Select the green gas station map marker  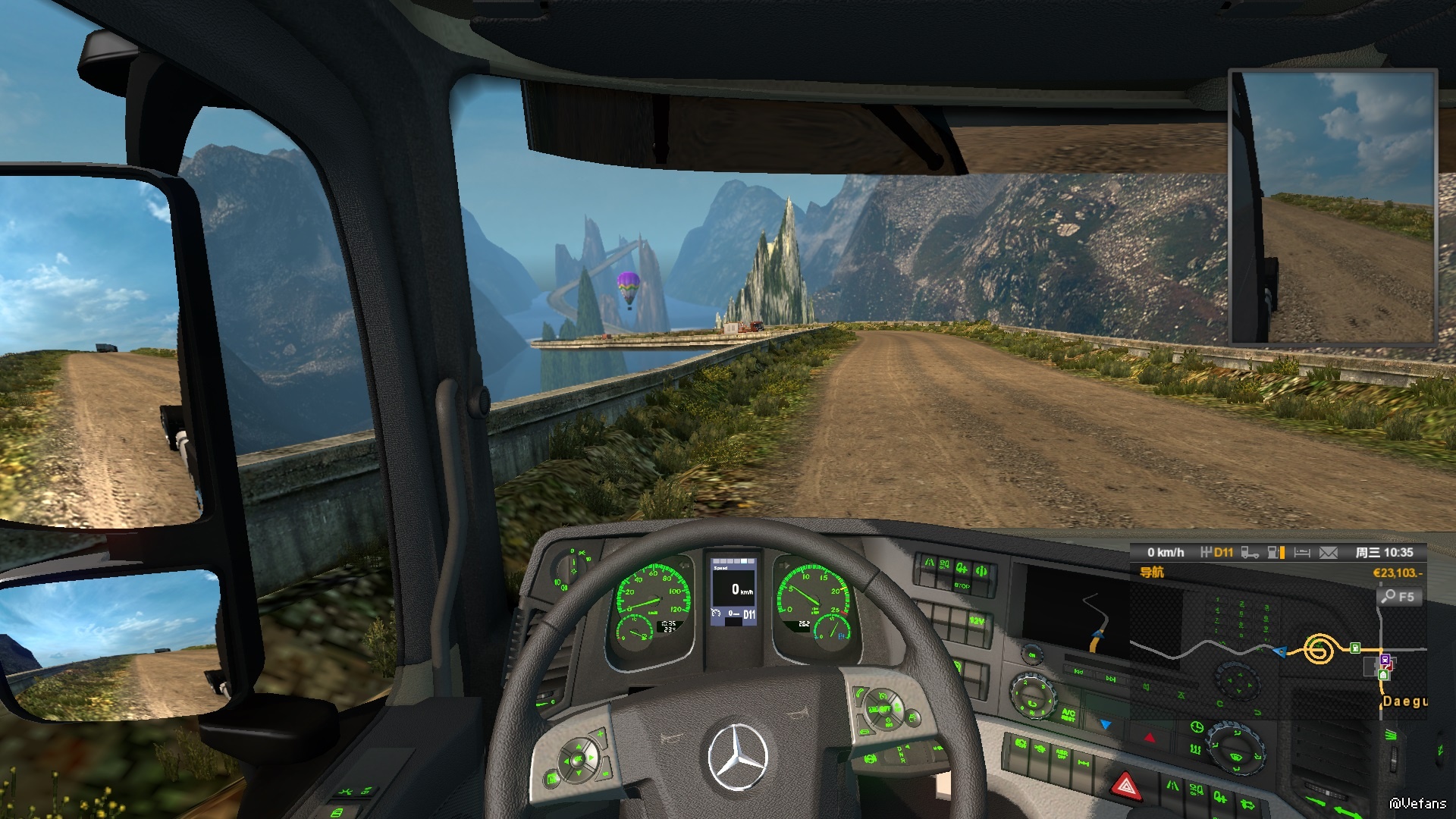[x=1354, y=648]
